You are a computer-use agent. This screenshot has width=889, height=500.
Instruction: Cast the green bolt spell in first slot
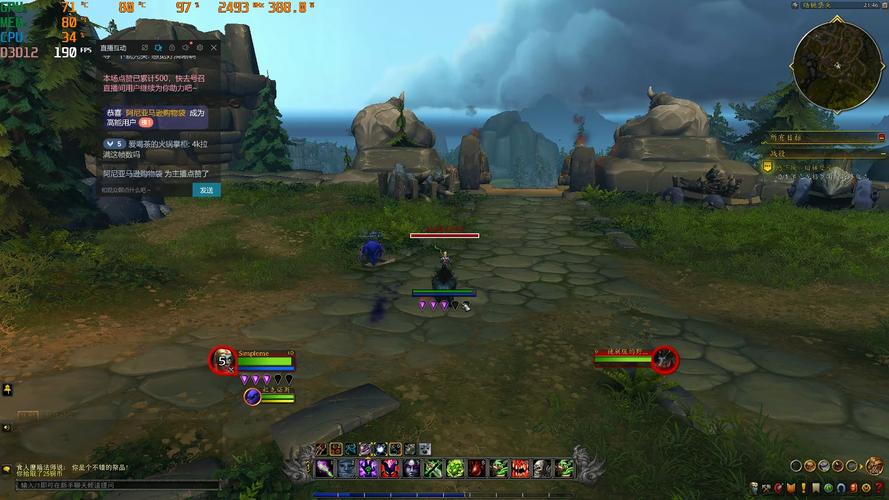323,468
